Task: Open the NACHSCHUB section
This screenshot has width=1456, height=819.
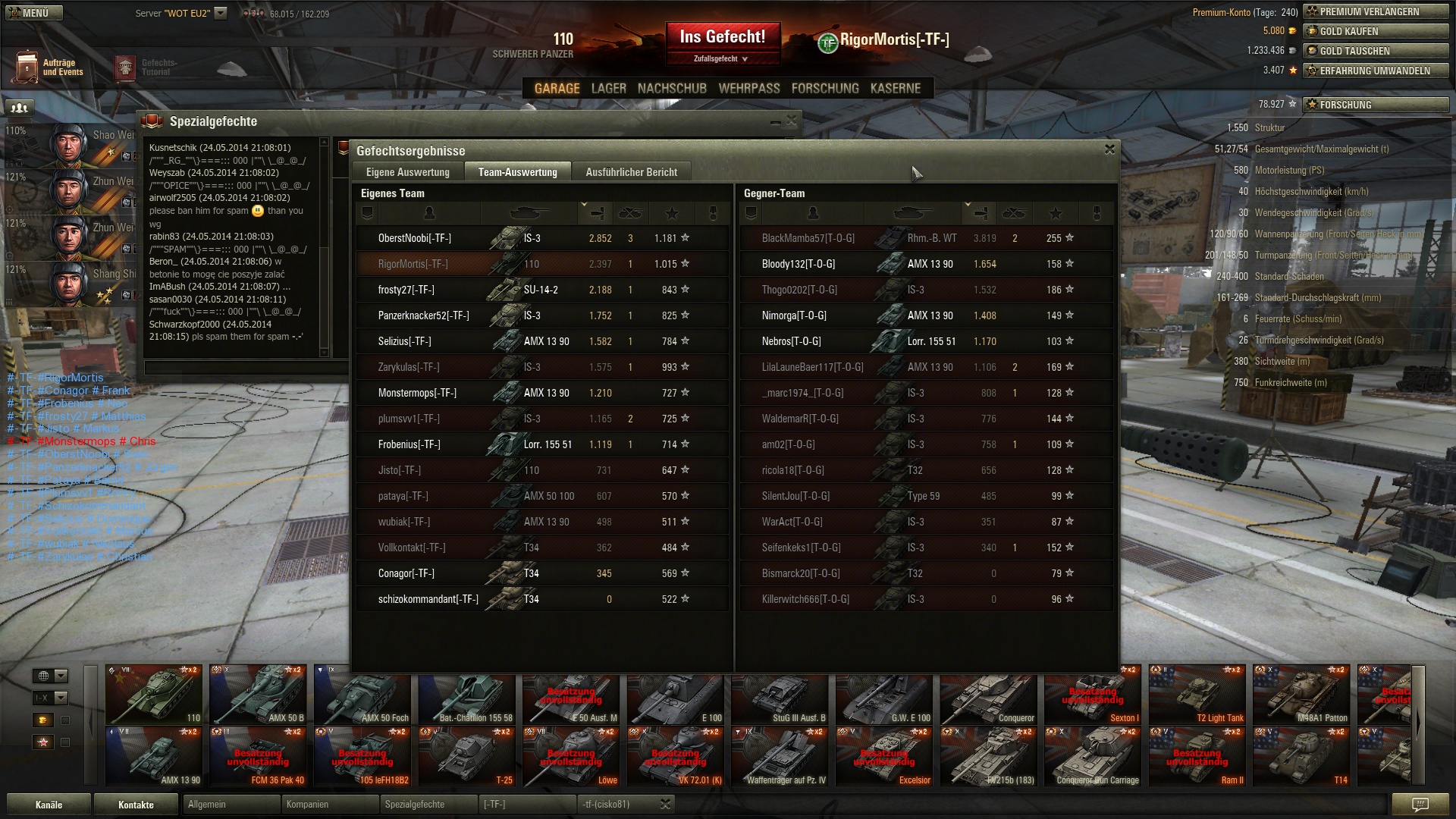Action: [x=672, y=89]
